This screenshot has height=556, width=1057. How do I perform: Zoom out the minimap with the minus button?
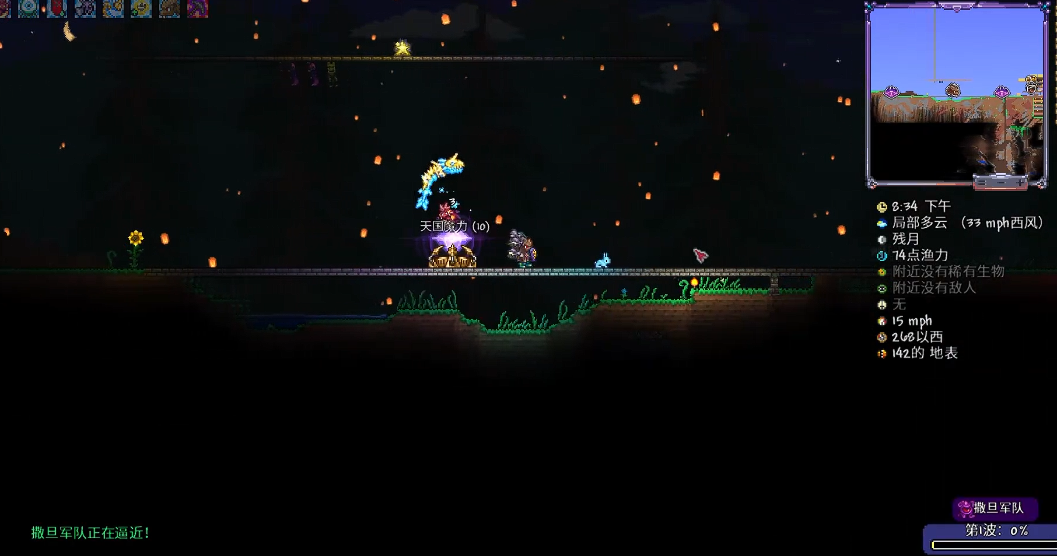pos(1000,183)
